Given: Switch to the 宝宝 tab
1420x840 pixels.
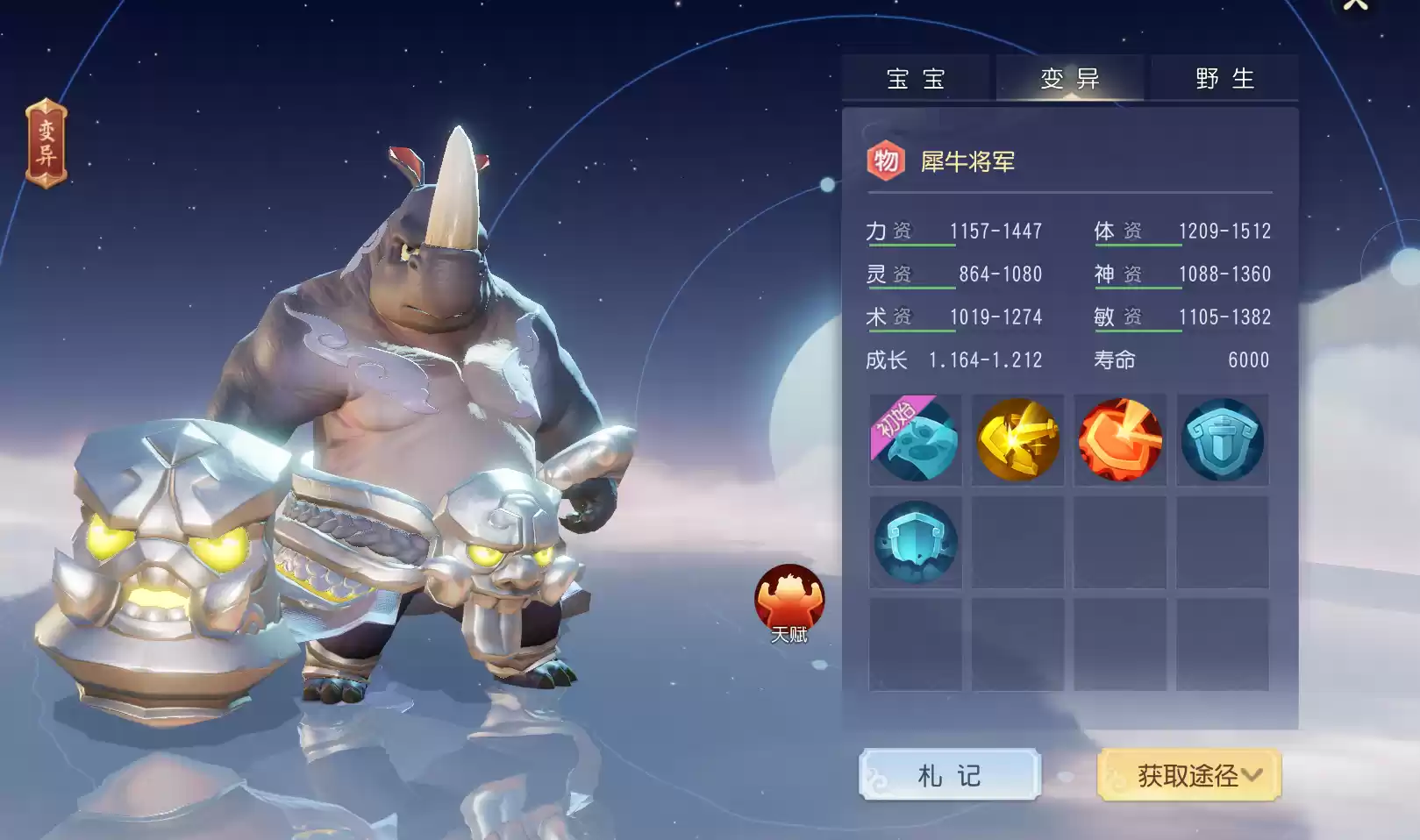Looking at the screenshot, I should [x=917, y=78].
